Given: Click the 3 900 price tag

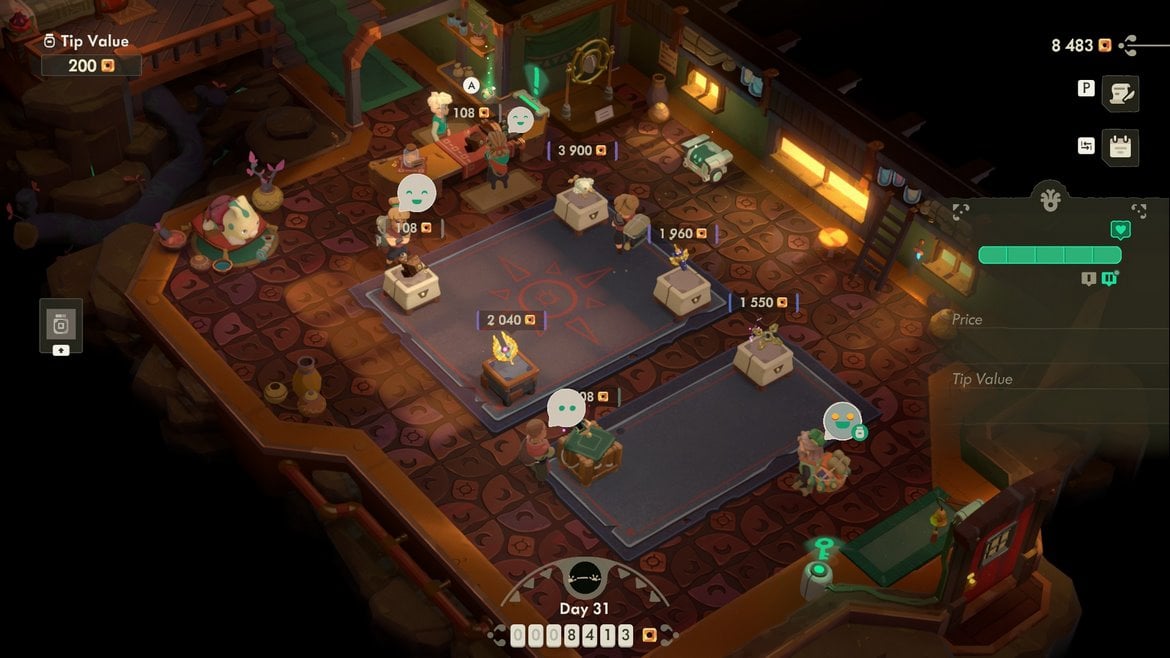Looking at the screenshot, I should tap(582, 150).
